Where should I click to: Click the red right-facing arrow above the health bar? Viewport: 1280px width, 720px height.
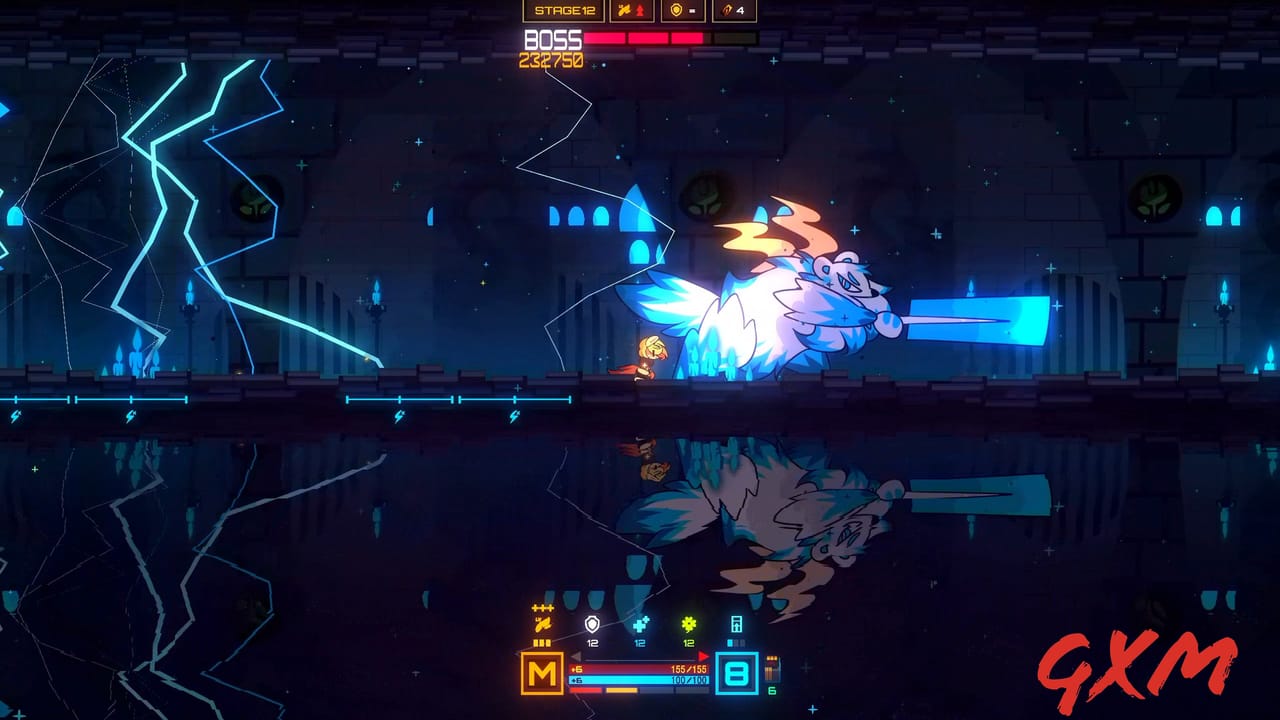(704, 656)
